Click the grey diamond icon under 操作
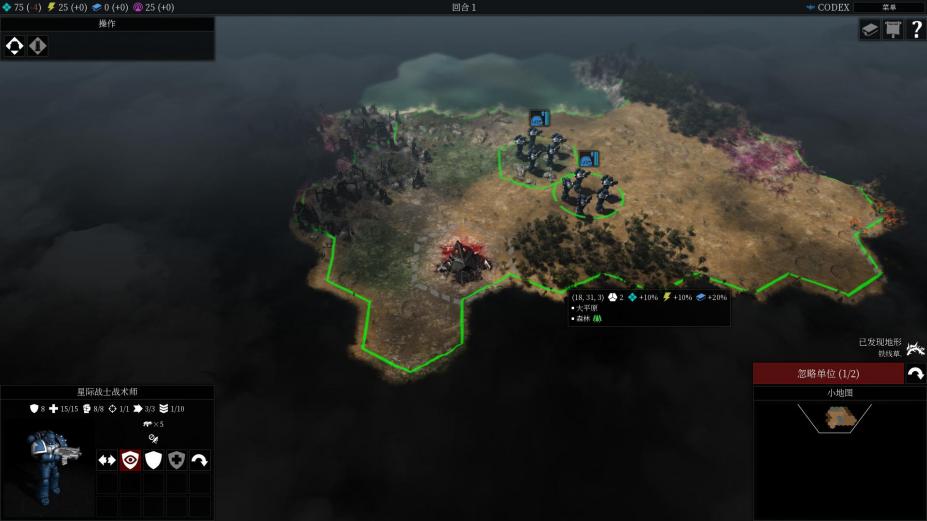This screenshot has width=927, height=521. (37, 45)
